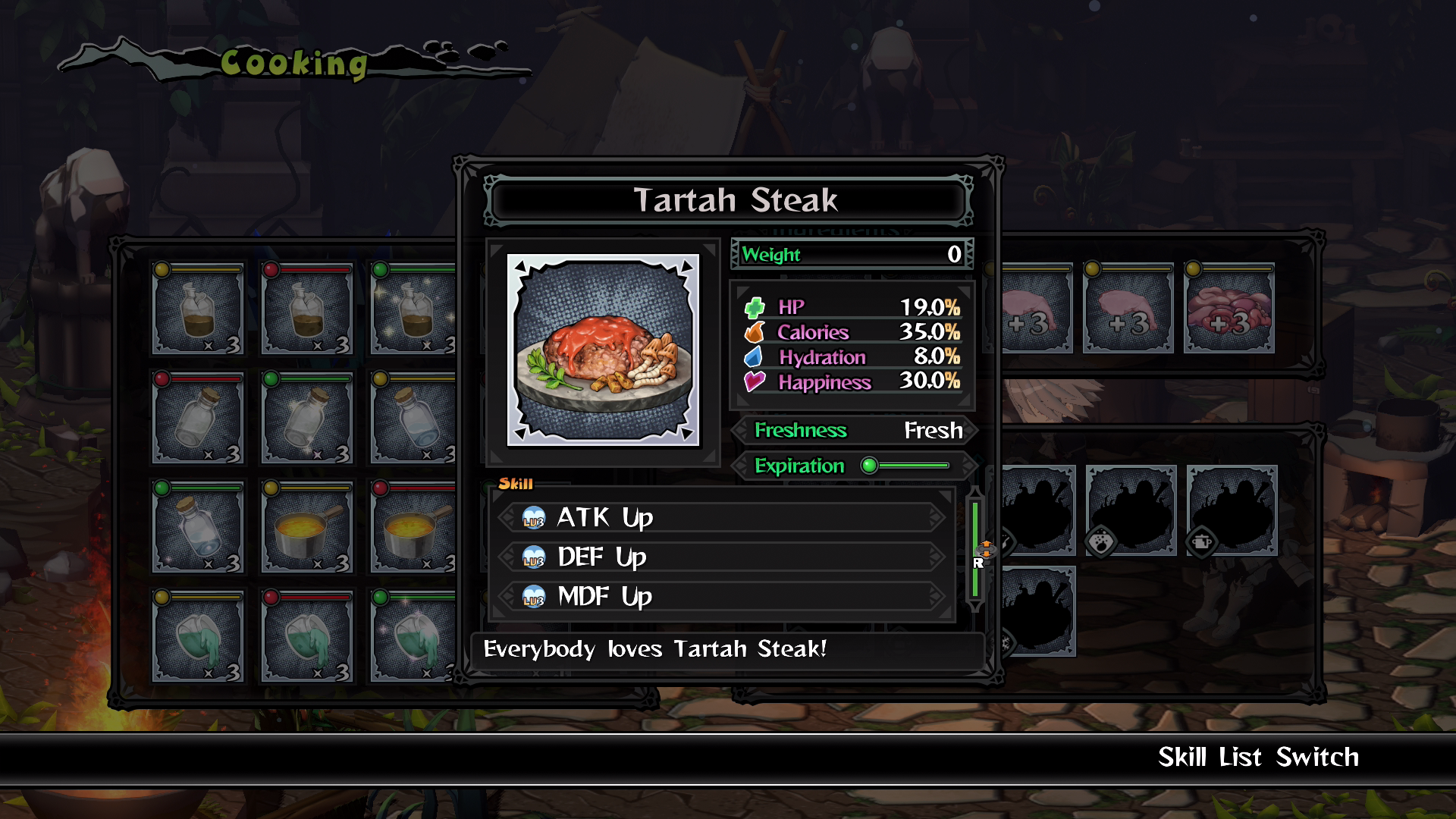Click the Tartah Steak dish picture
1456x819 pixels.
603,350
